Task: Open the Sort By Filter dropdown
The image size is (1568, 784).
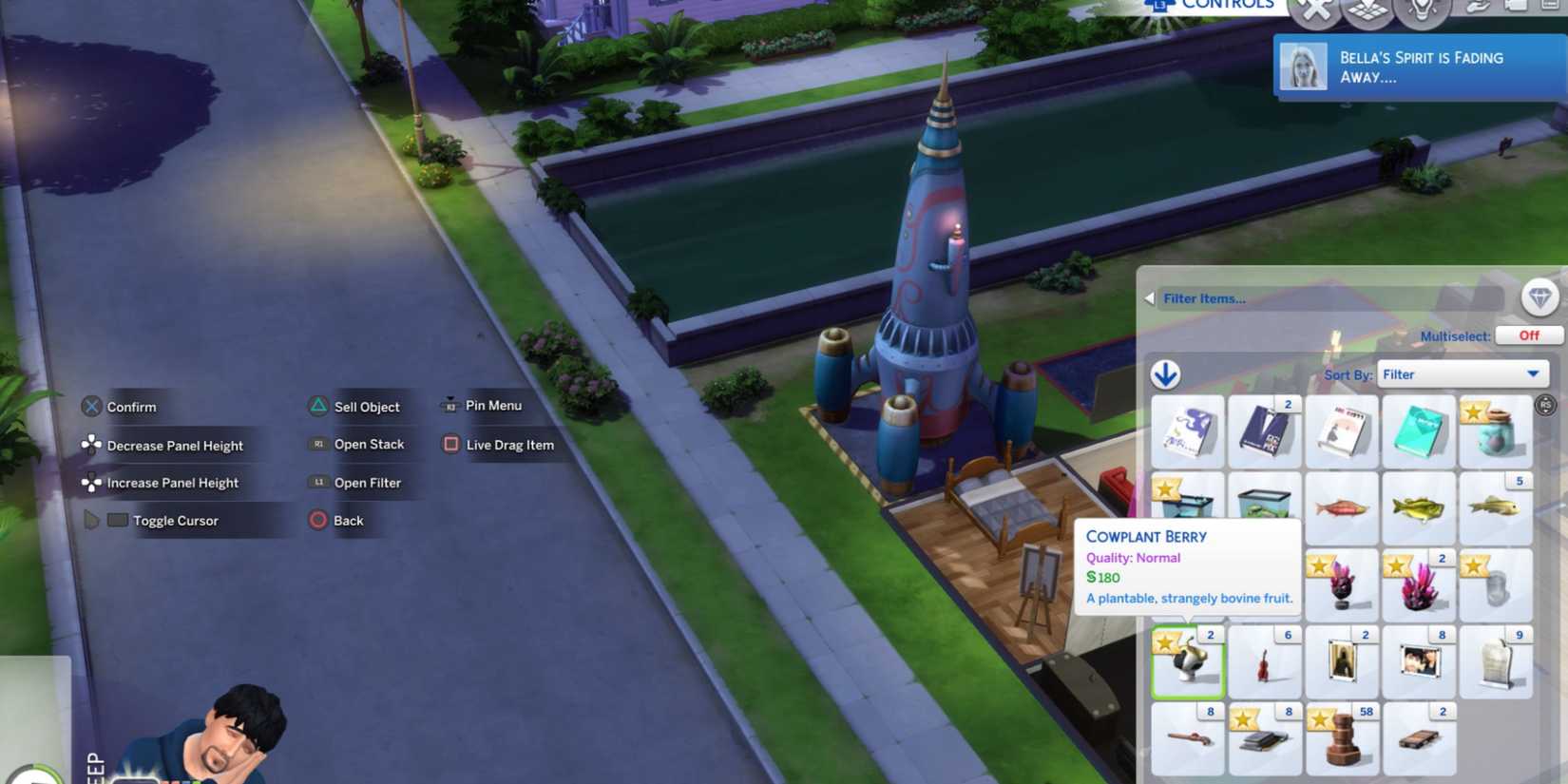Action: pos(1462,373)
